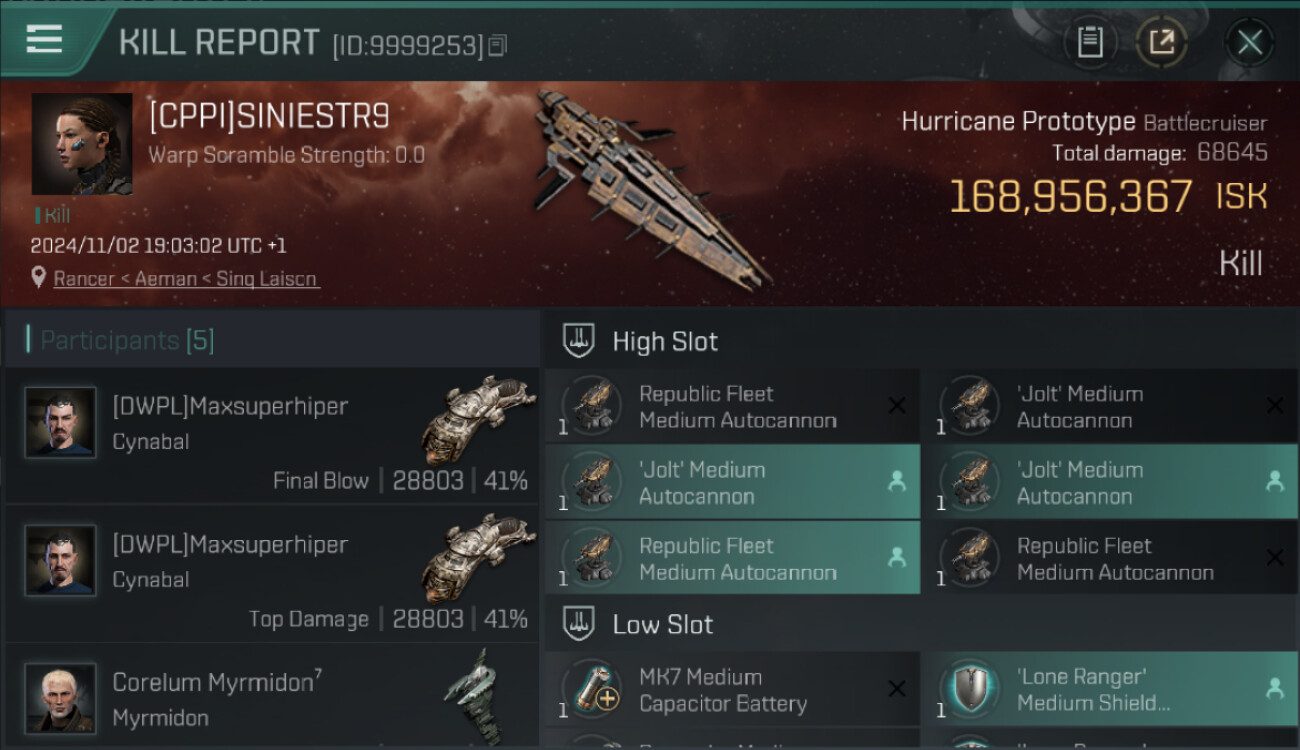Image resolution: width=1300 pixels, height=750 pixels.
Task: Click the share kill report icon
Action: tap(1161, 42)
